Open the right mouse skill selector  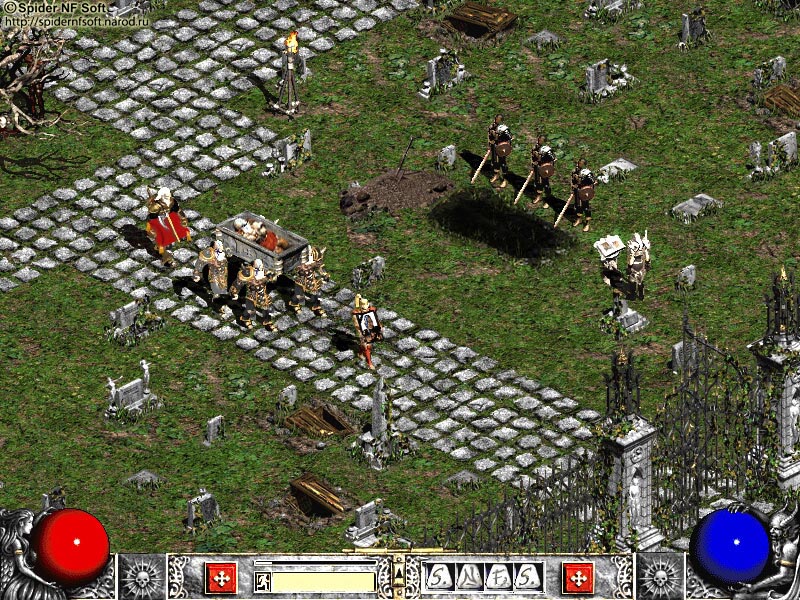click(x=578, y=577)
